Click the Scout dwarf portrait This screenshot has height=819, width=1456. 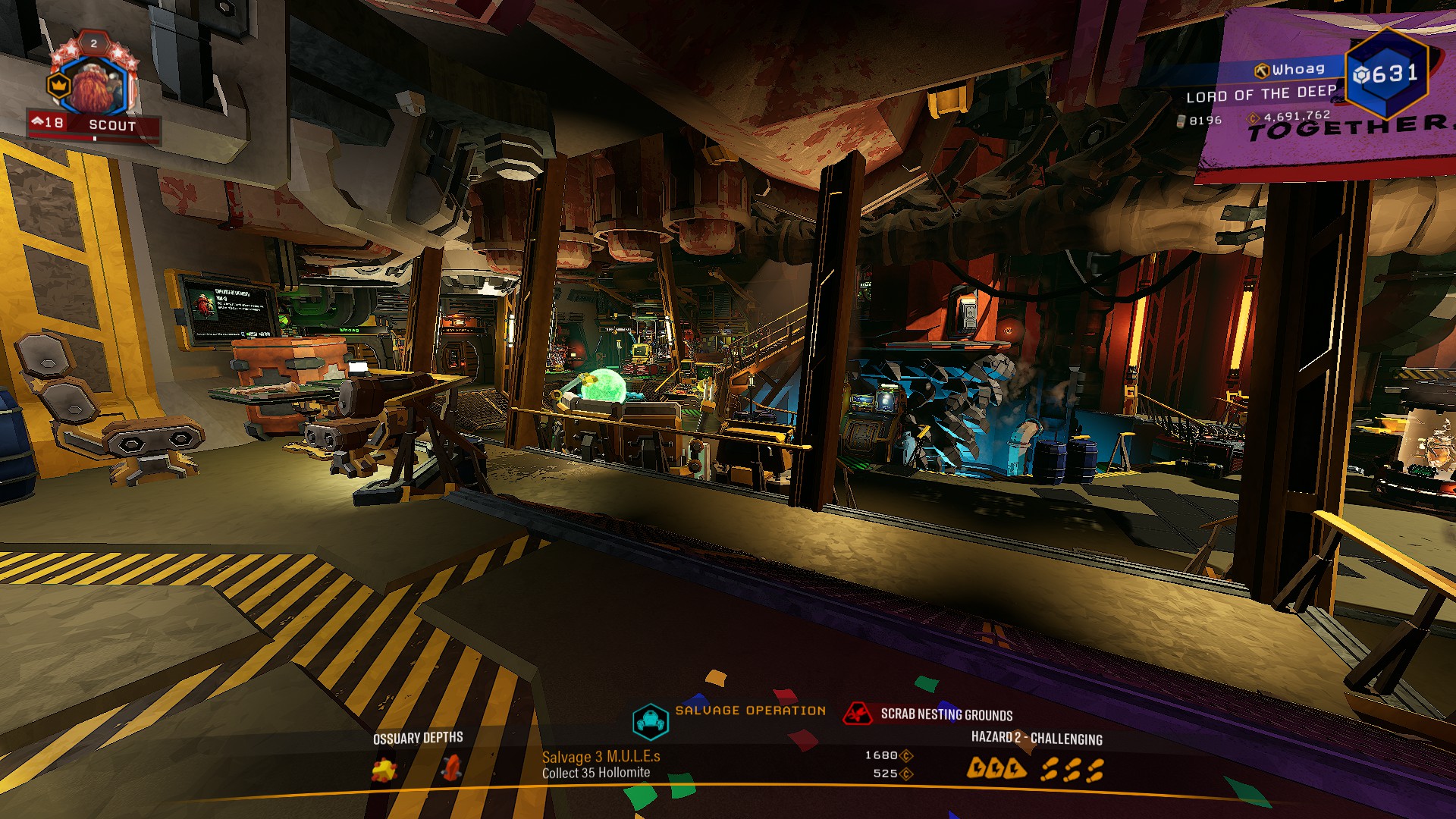pos(96,87)
